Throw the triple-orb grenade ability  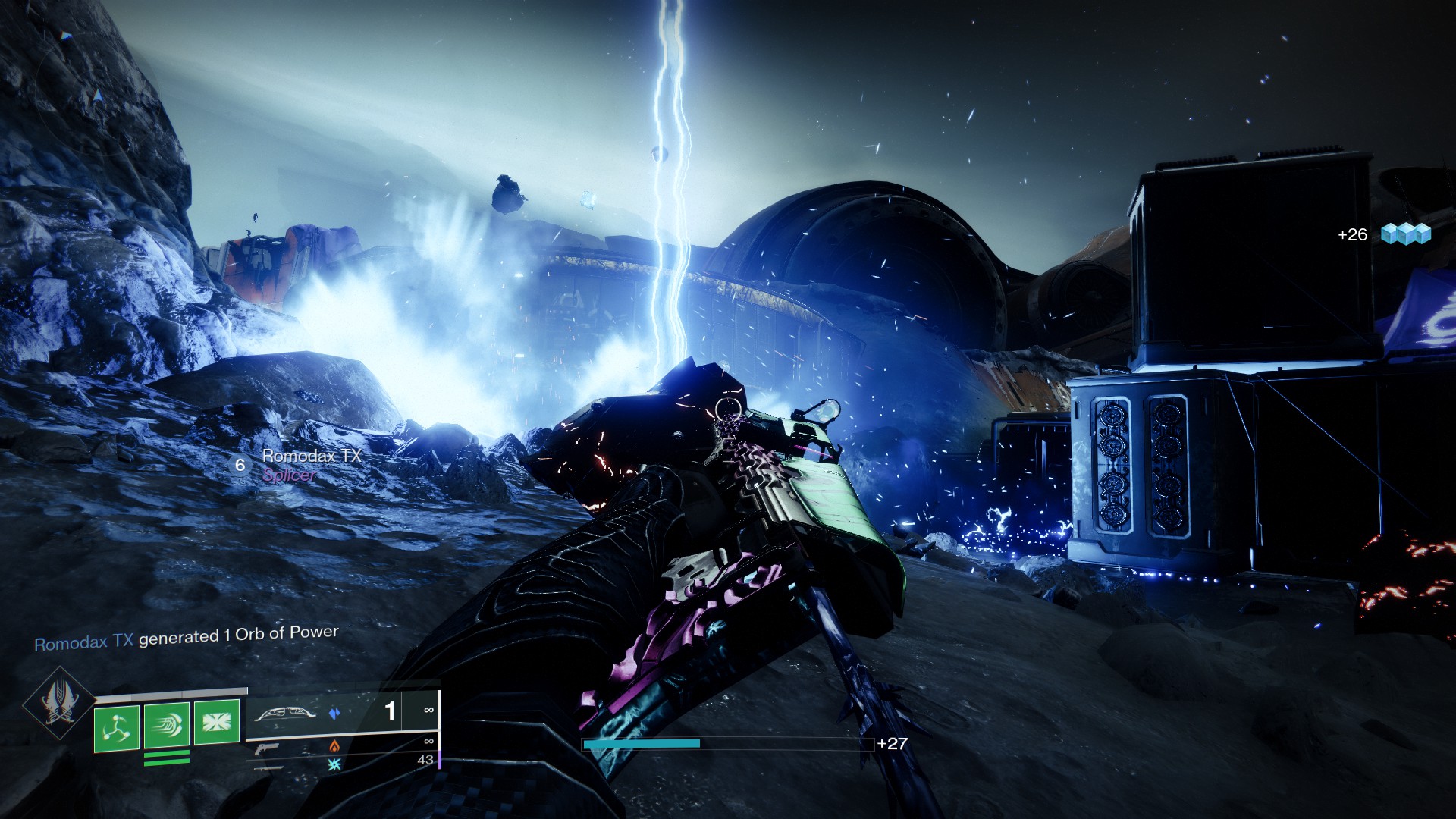(x=116, y=728)
